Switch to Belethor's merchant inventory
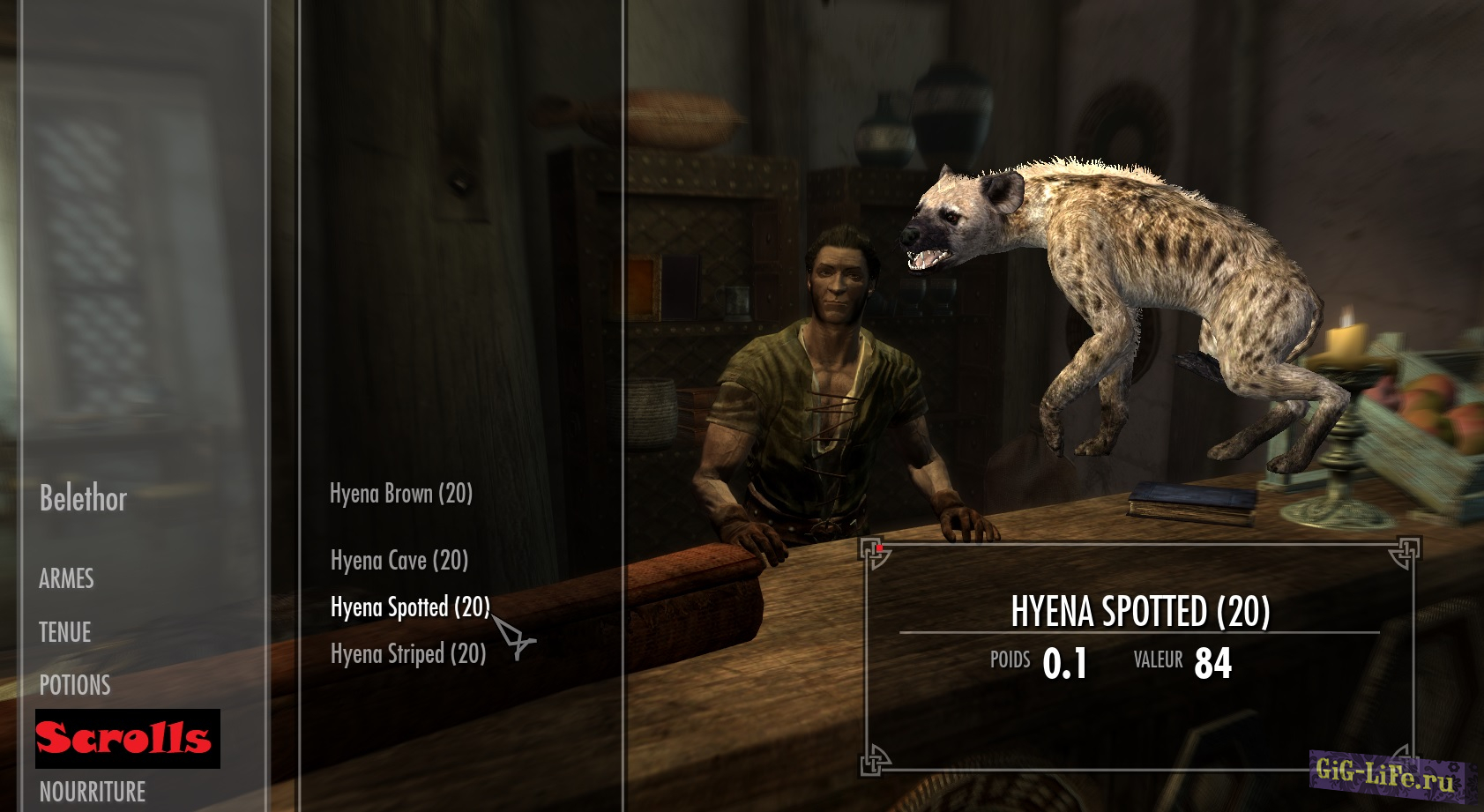 [84, 499]
